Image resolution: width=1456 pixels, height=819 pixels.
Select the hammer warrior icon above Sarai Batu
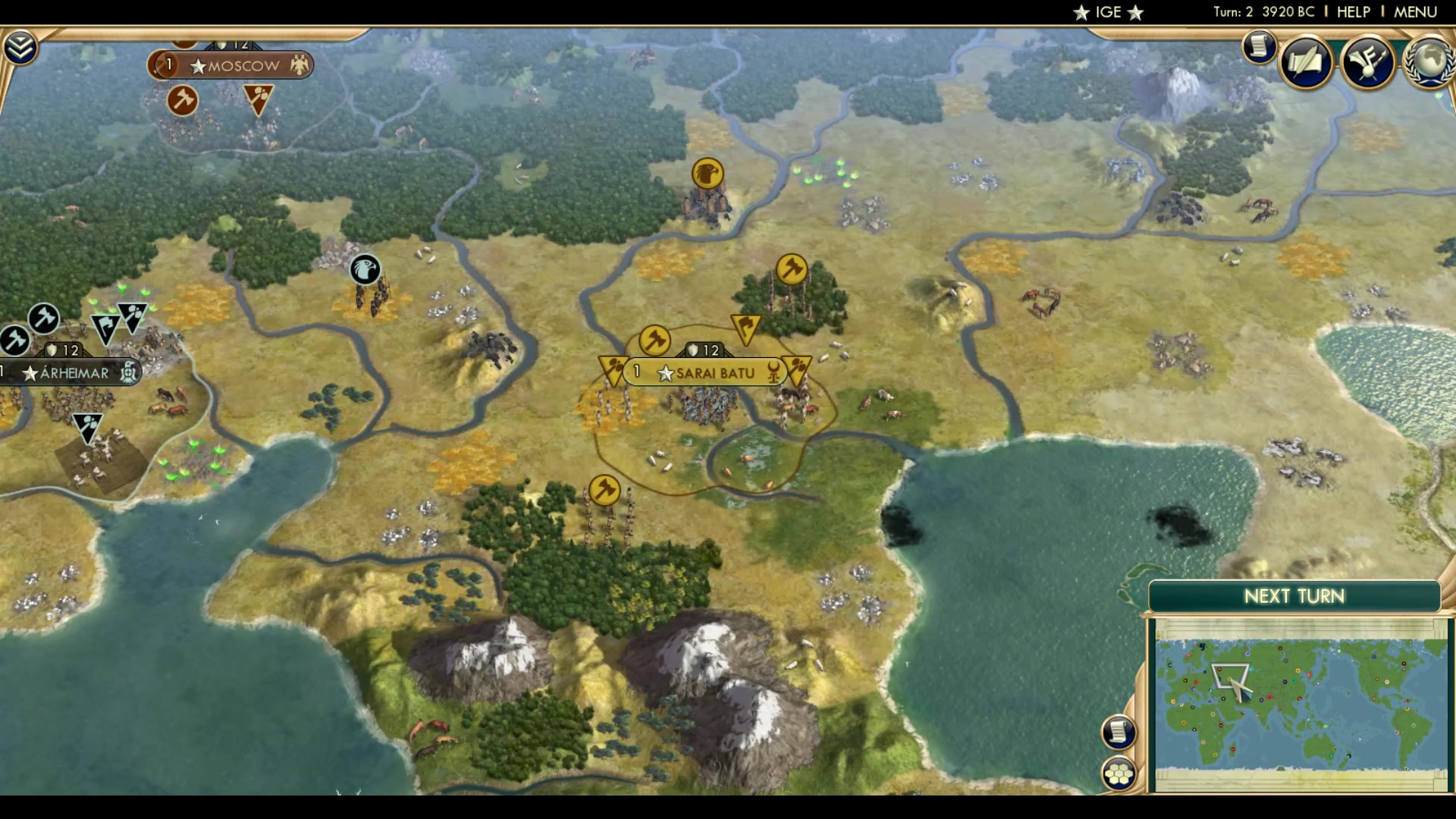click(x=653, y=340)
